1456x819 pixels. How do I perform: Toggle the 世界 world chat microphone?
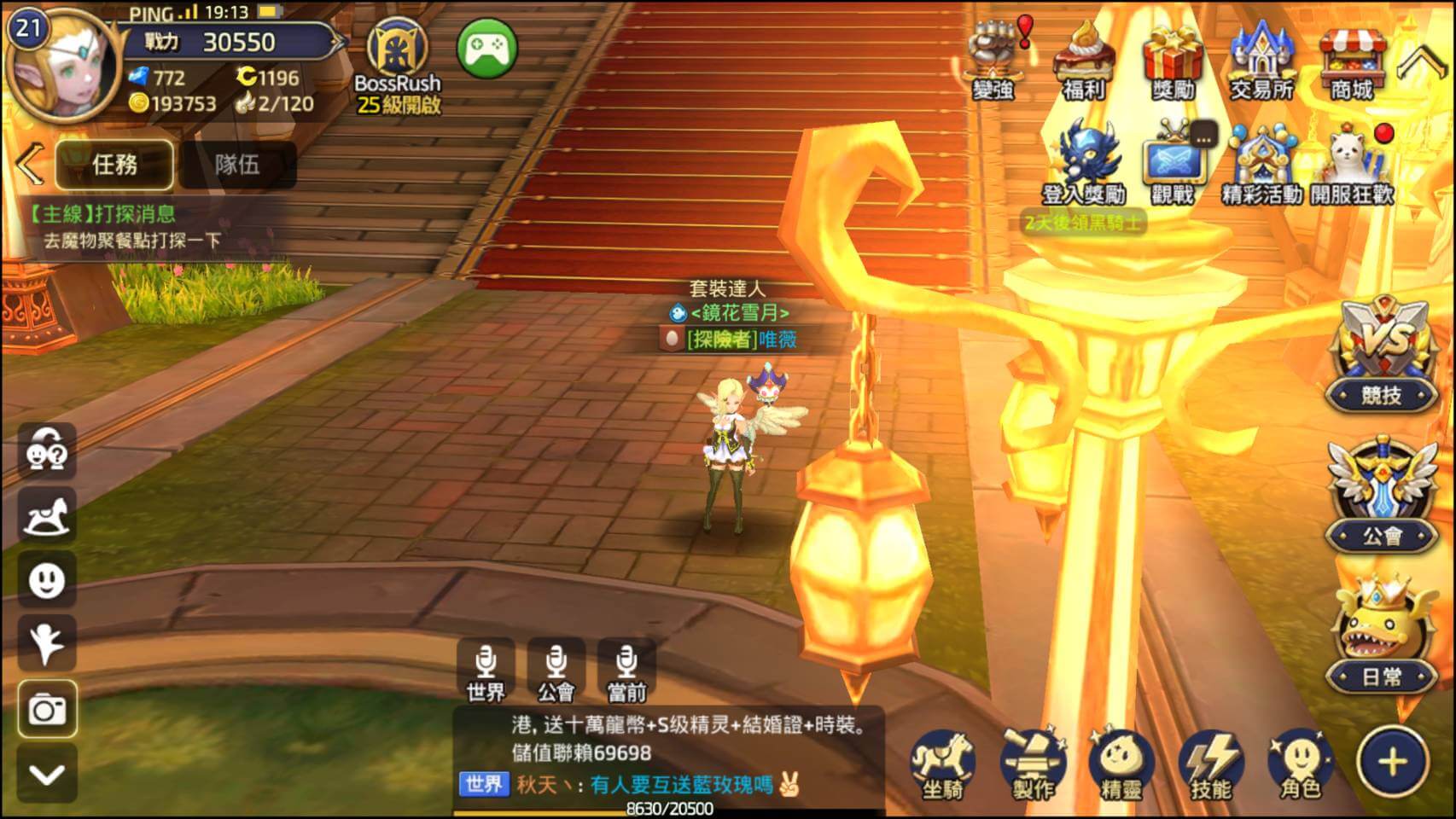point(486,668)
